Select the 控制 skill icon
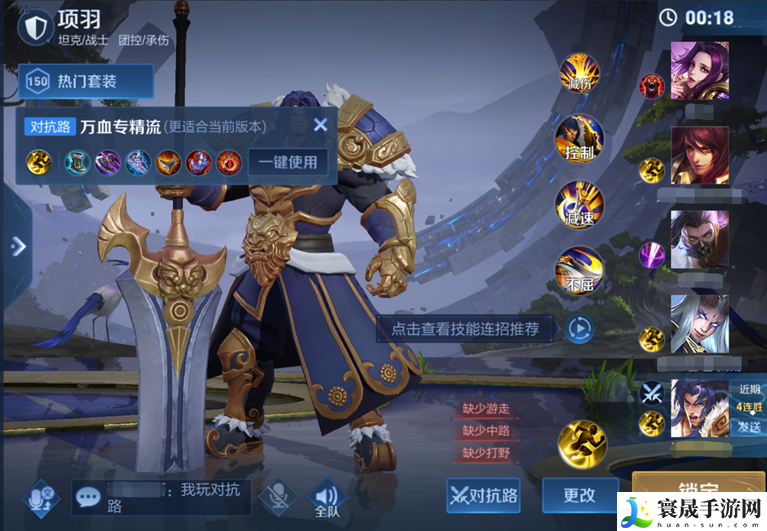 tap(579, 138)
